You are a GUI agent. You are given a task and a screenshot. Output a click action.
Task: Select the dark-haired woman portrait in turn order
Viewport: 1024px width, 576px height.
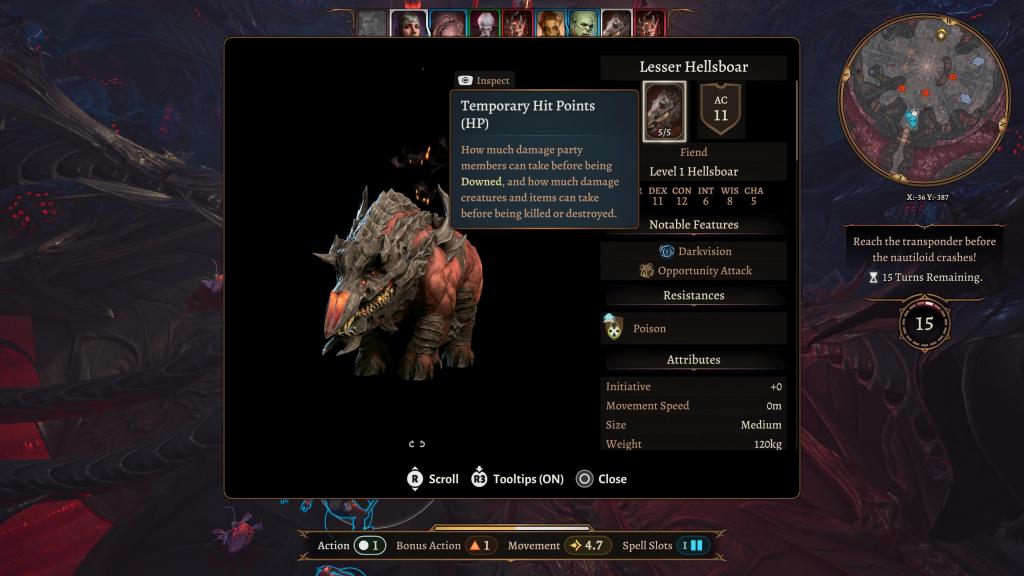(408, 23)
